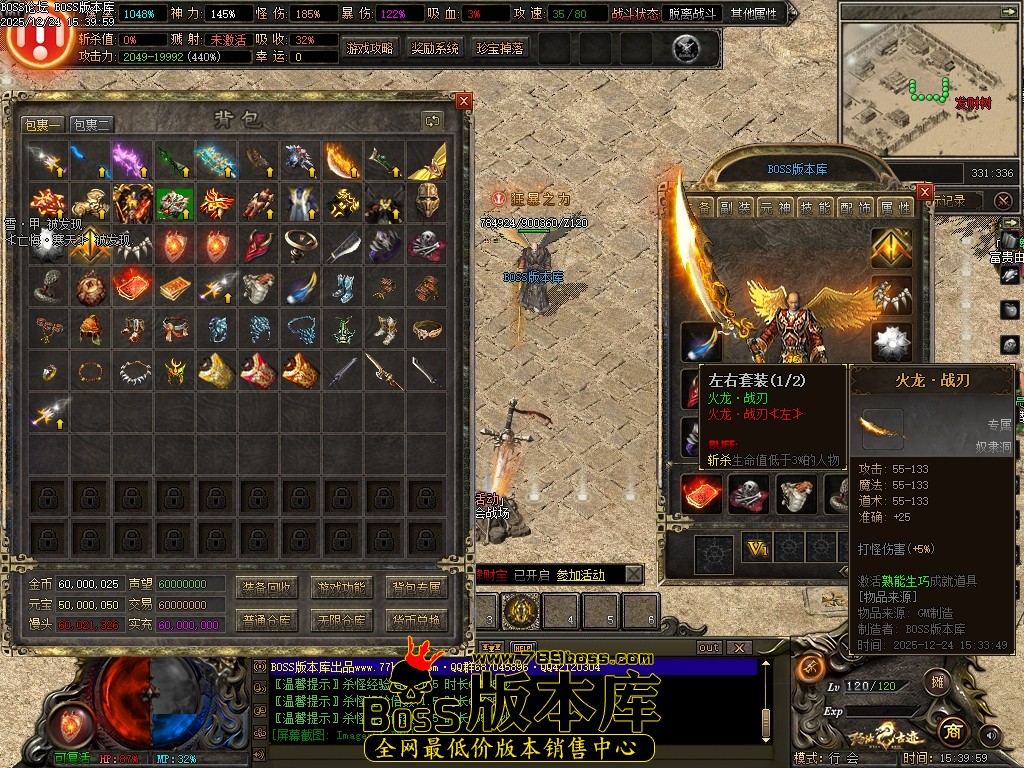Open the 货币兑换 currency exchange
The height and width of the screenshot is (768, 1024).
[416, 620]
